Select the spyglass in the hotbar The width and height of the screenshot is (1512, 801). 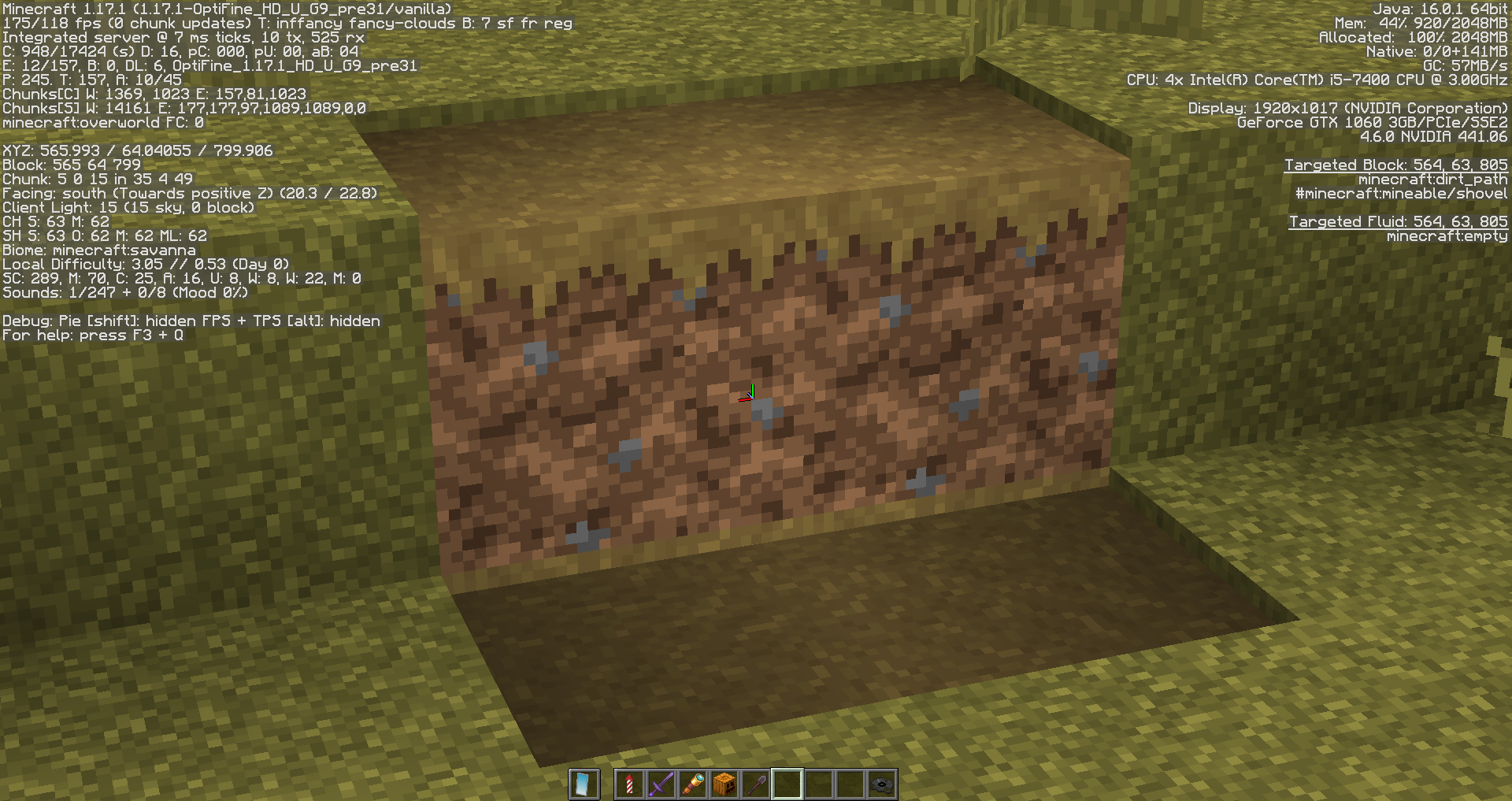693,782
